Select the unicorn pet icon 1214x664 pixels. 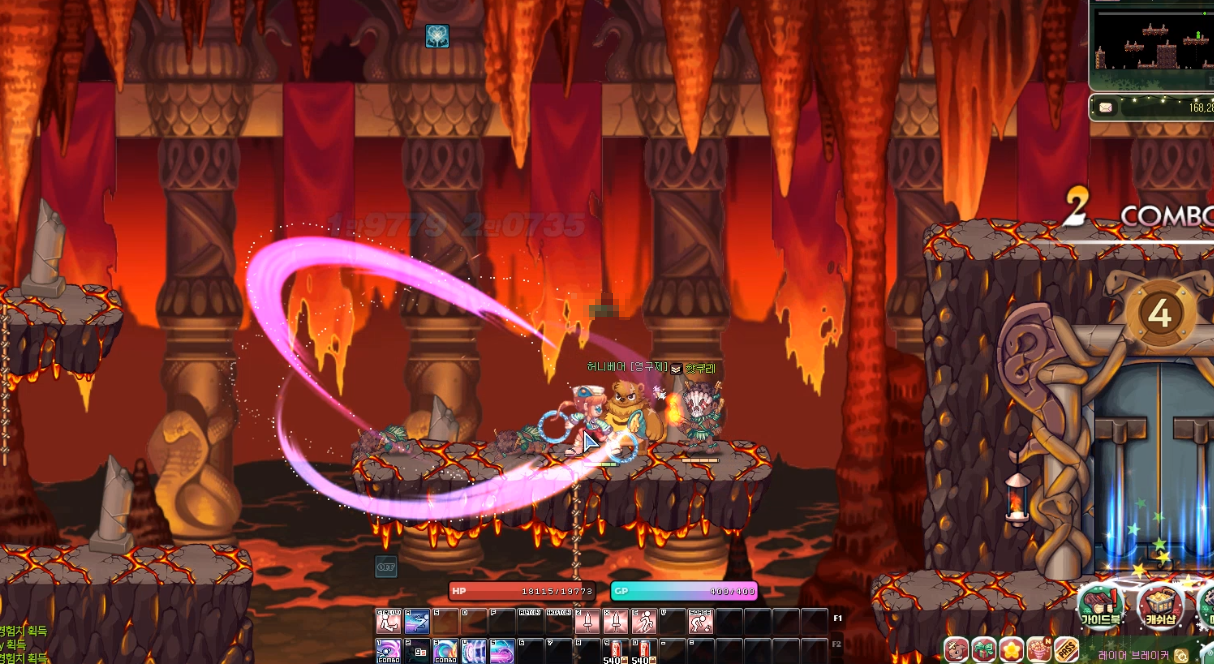point(956,650)
